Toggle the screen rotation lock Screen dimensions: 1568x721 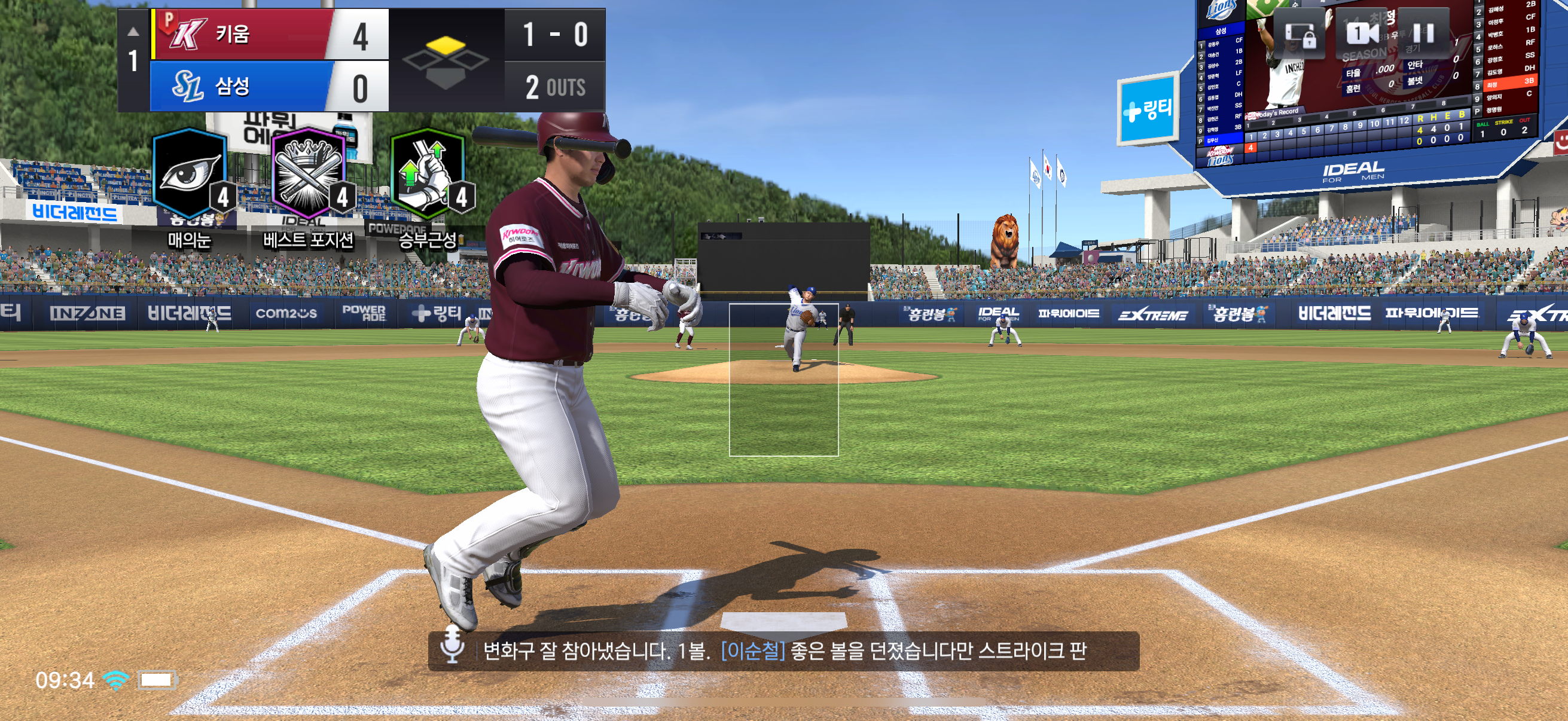[x=1299, y=33]
